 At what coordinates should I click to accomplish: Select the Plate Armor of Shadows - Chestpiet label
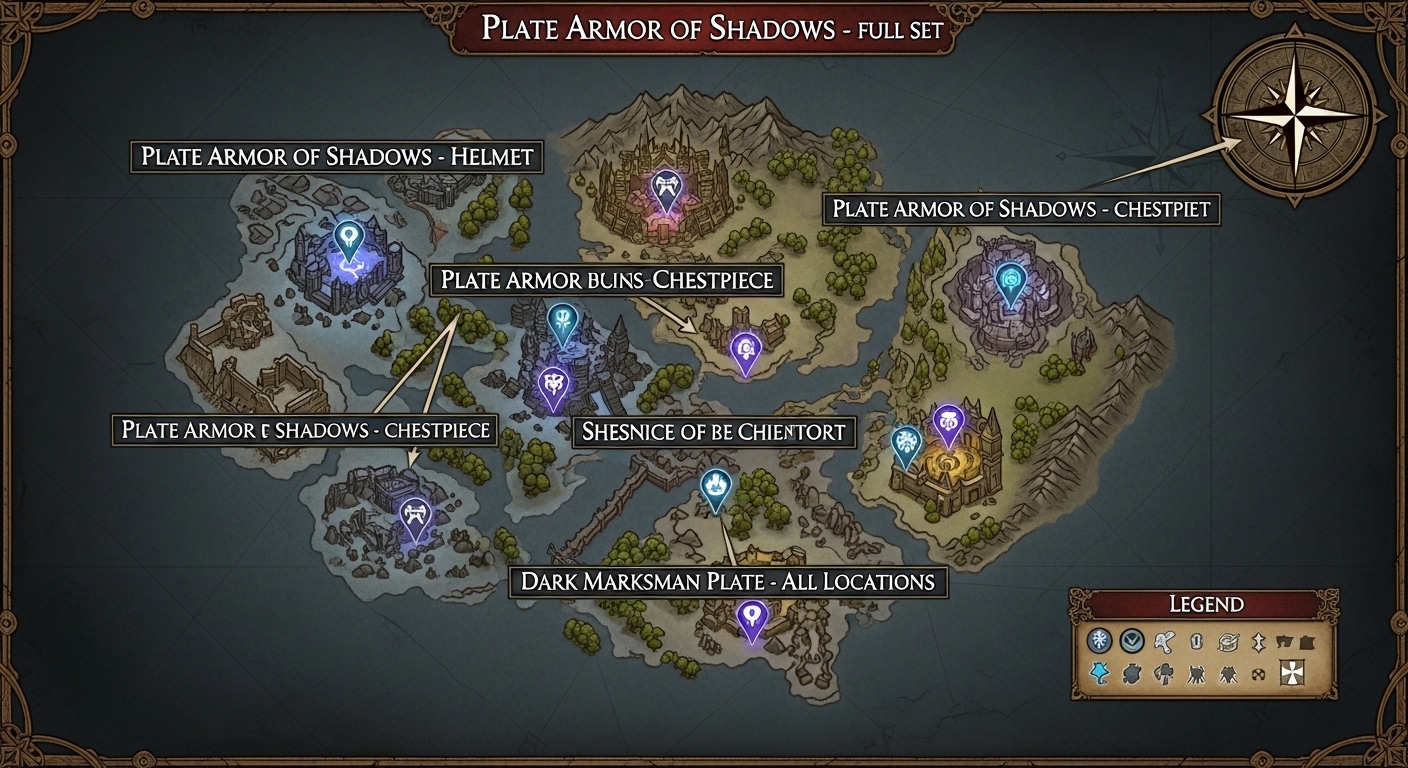pyautogui.click(x=1022, y=209)
